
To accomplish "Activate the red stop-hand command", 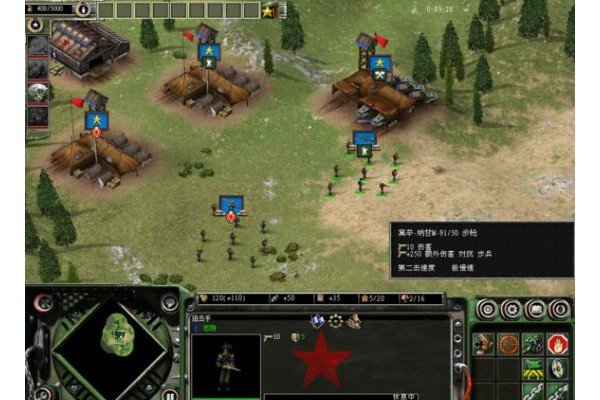I will tap(558, 343).
